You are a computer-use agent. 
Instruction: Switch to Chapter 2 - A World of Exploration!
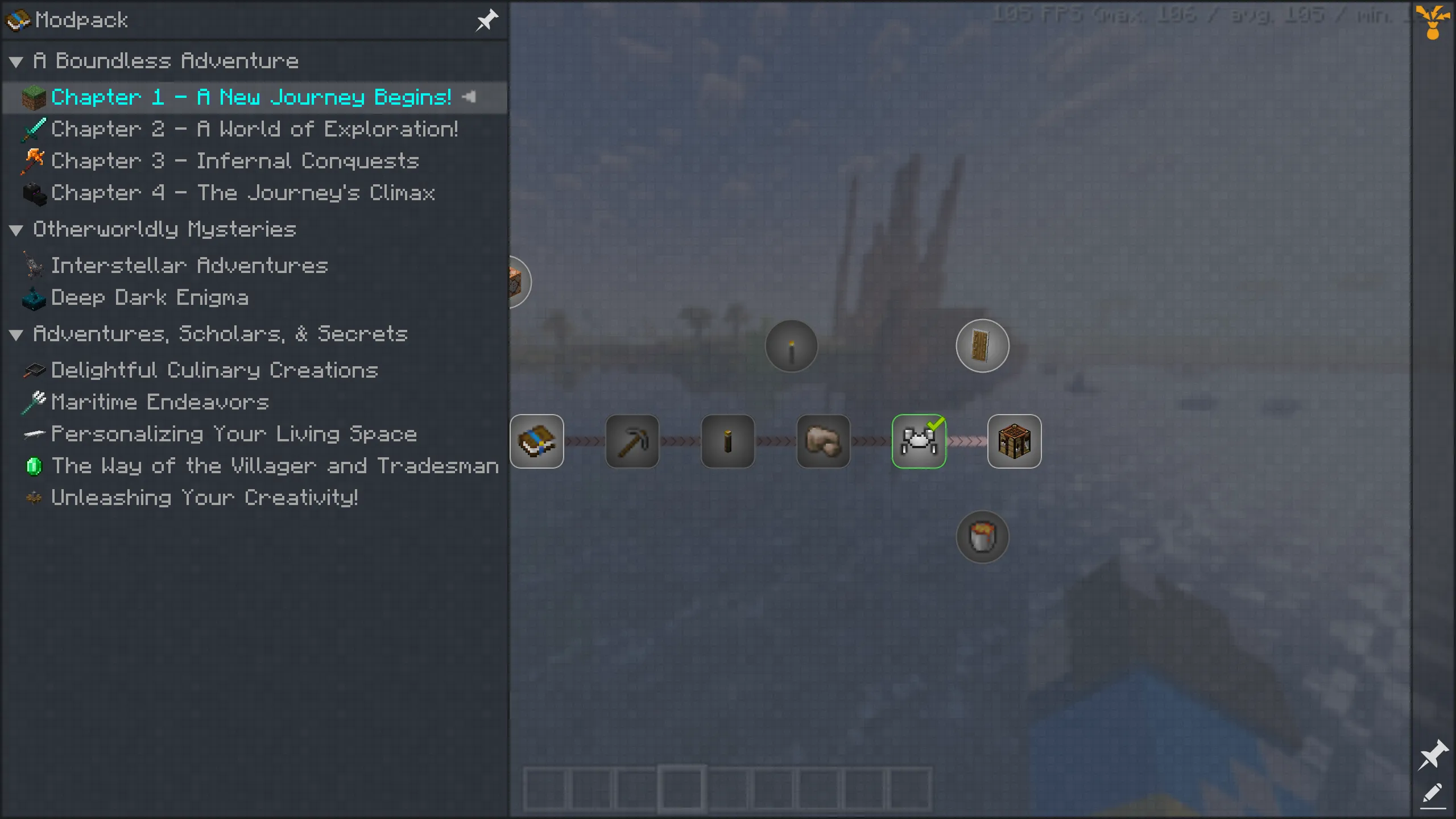point(255,129)
